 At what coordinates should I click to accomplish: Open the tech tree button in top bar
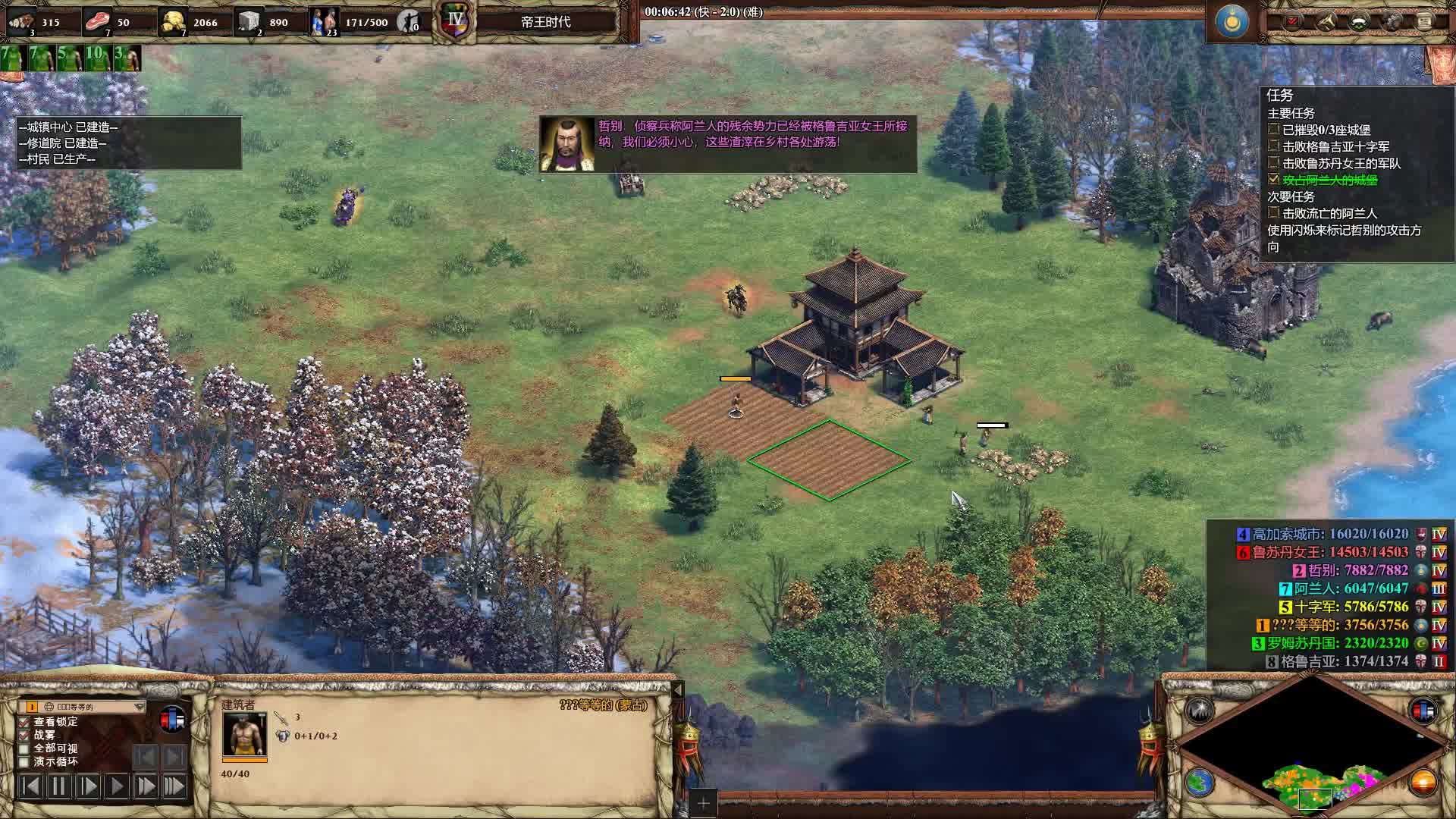pyautogui.click(x=1392, y=21)
